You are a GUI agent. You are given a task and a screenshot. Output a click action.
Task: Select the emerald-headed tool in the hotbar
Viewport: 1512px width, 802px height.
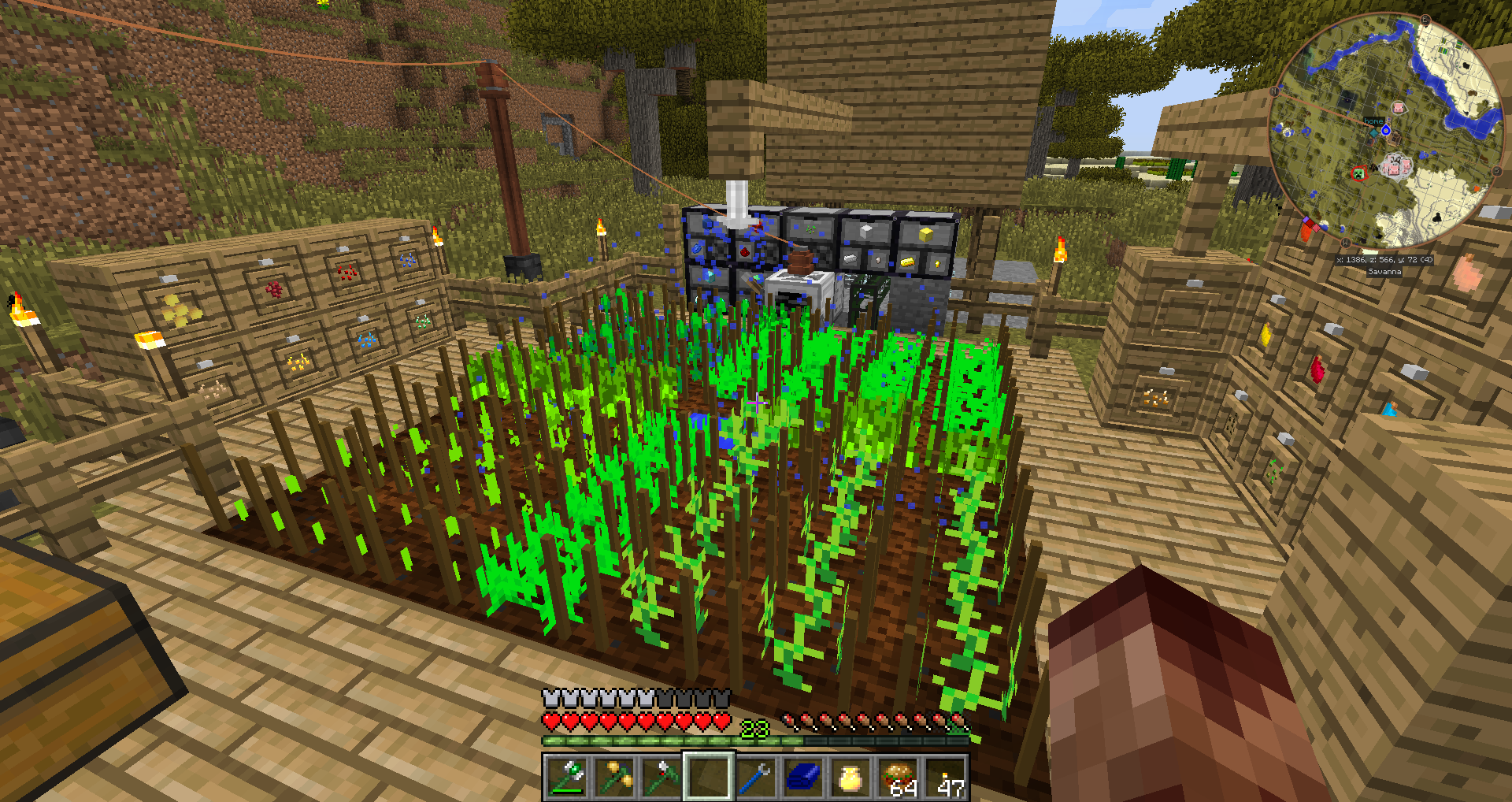(567, 777)
